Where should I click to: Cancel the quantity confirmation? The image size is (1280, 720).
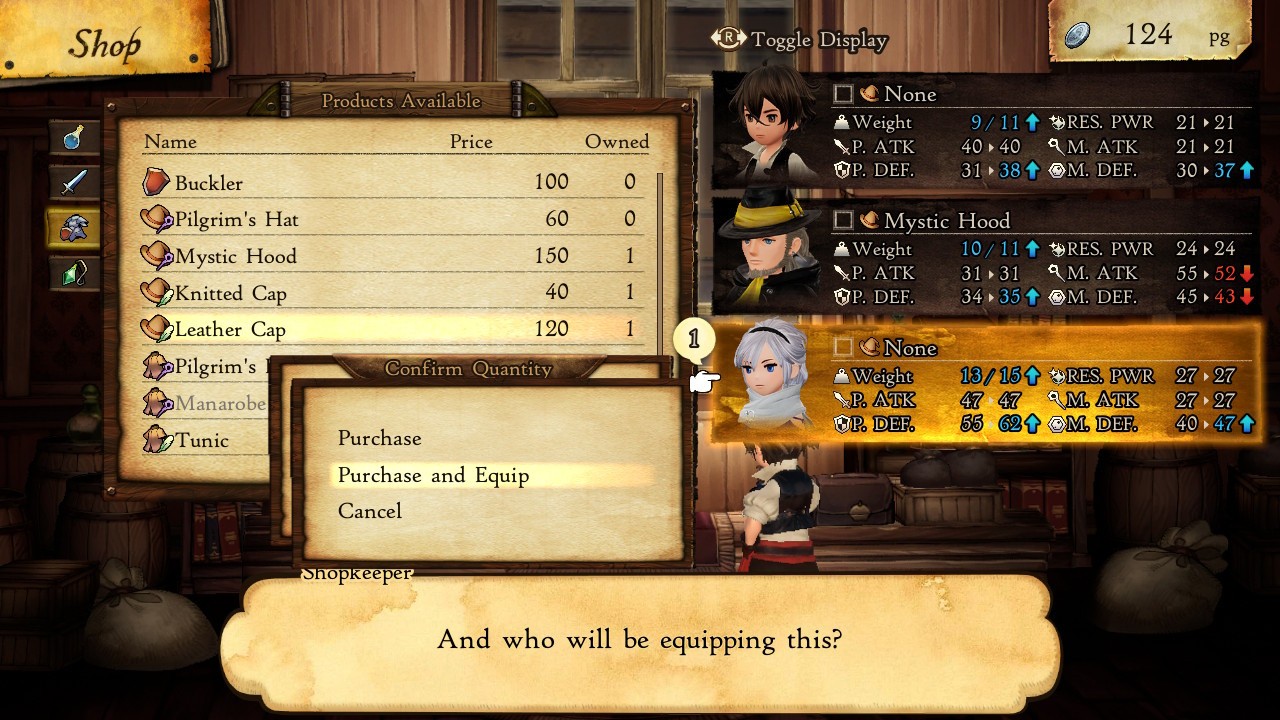coord(370,511)
